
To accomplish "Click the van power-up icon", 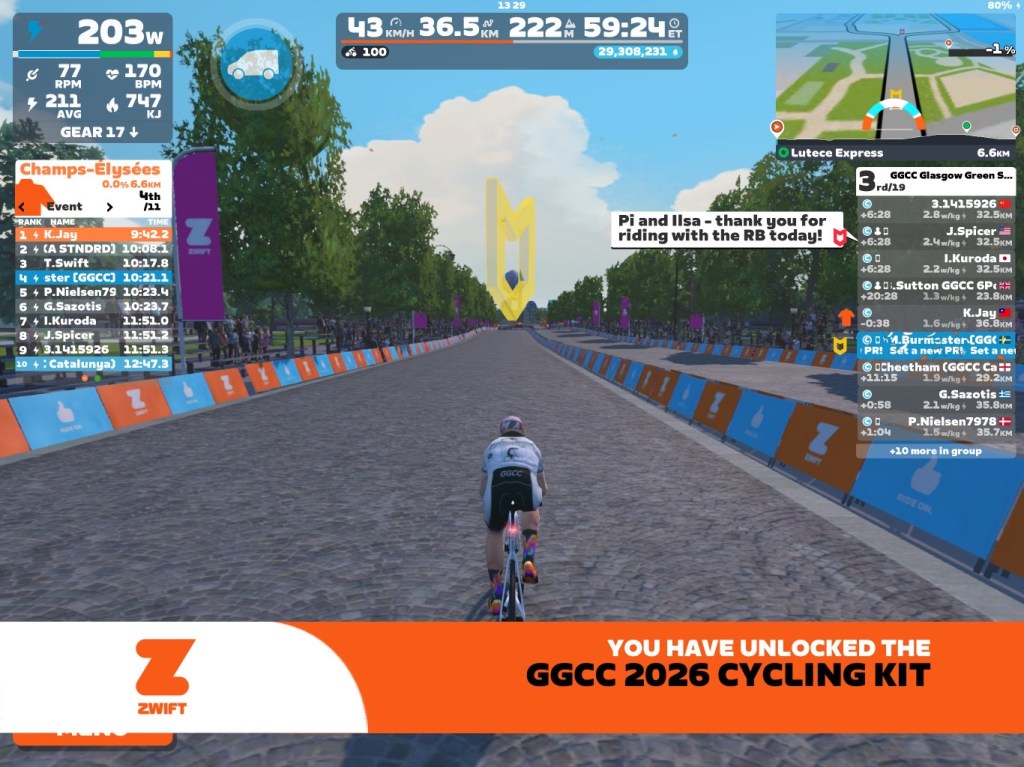I will pyautogui.click(x=252, y=64).
